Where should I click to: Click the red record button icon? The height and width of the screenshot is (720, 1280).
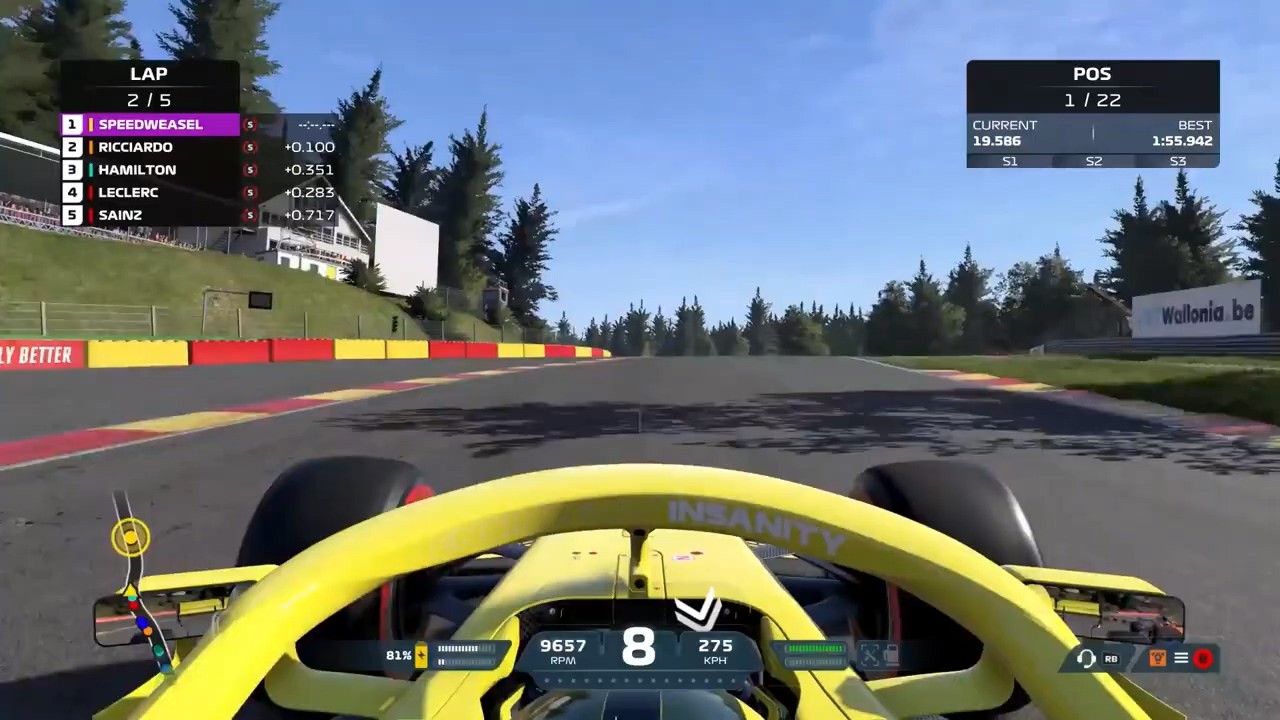tap(1203, 658)
